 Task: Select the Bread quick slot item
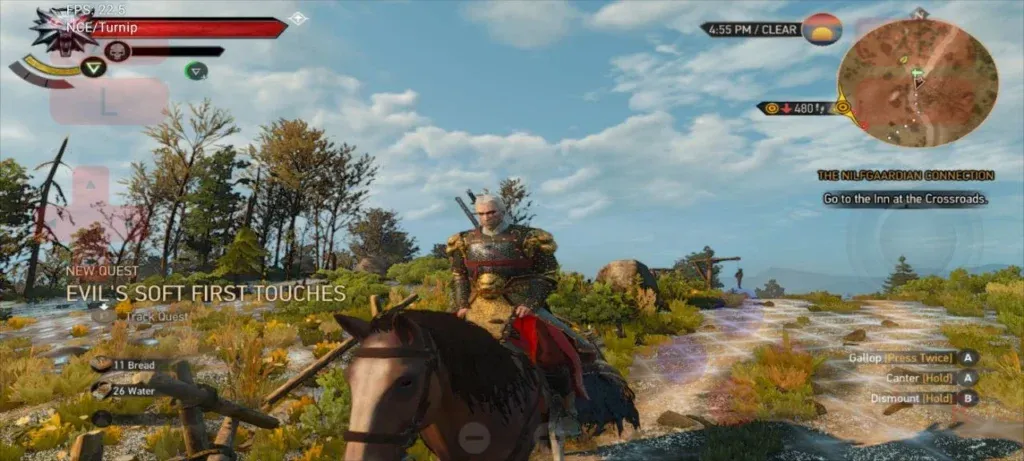(131, 365)
